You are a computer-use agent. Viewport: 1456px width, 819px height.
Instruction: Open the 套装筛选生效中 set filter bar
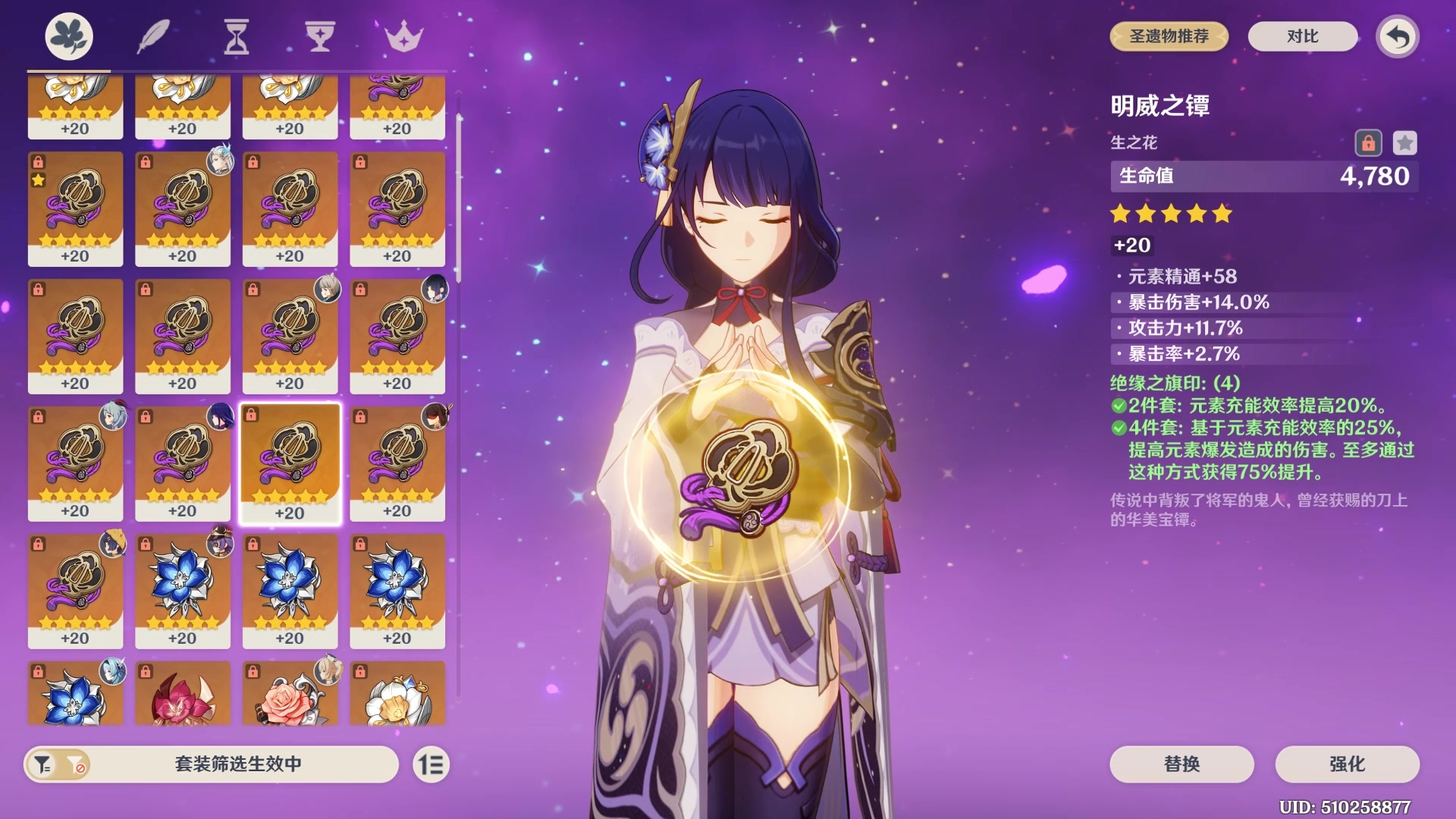tap(238, 764)
